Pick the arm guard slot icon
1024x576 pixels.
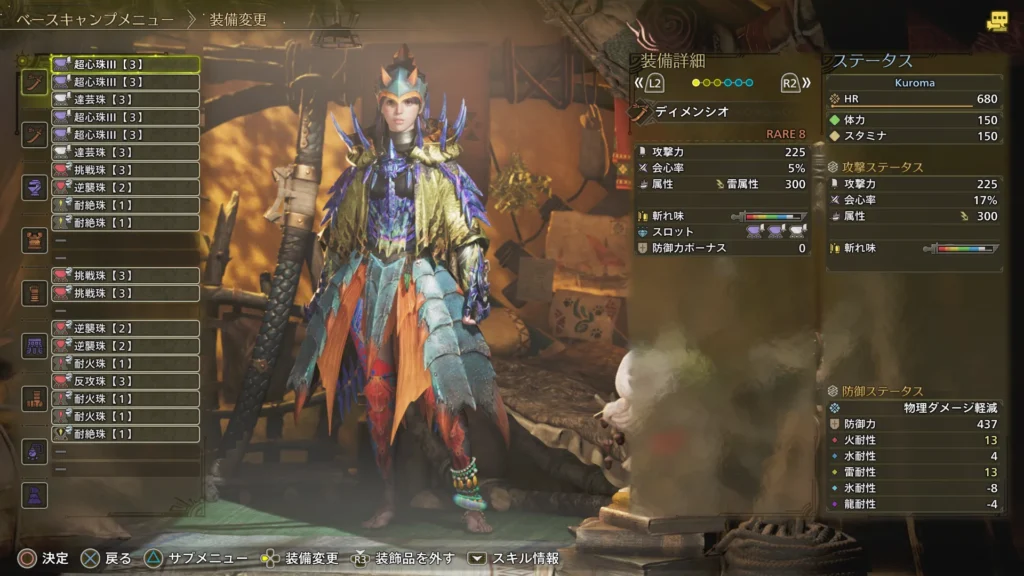[x=35, y=293]
